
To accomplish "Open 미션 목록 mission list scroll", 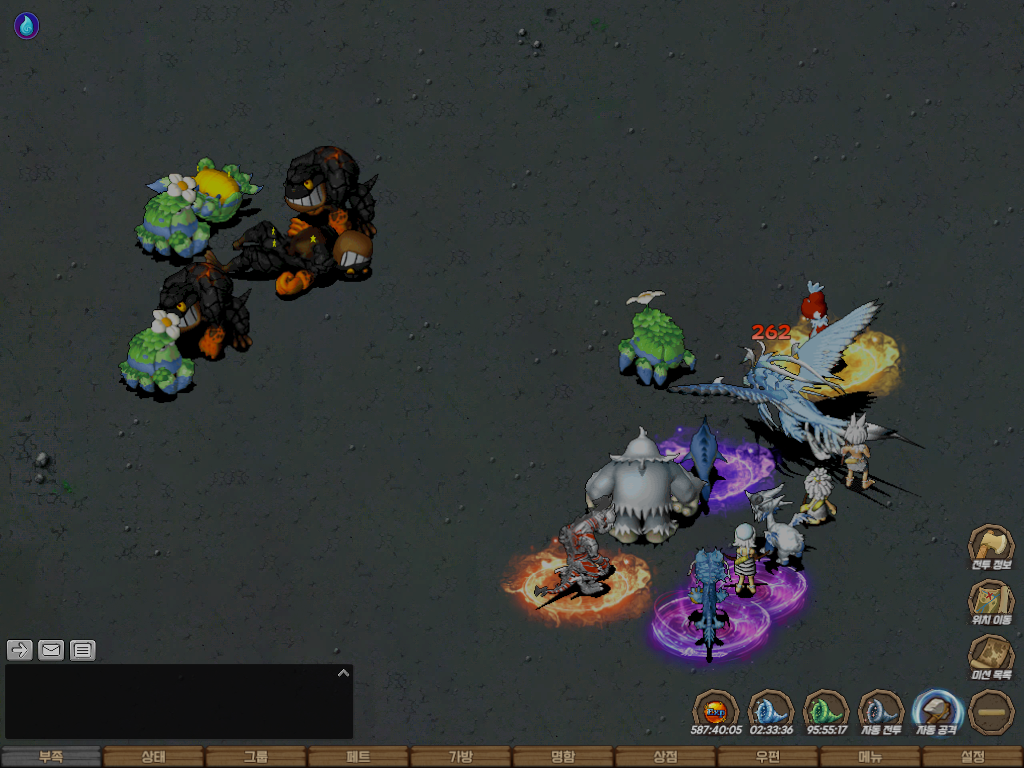I will 991,655.
